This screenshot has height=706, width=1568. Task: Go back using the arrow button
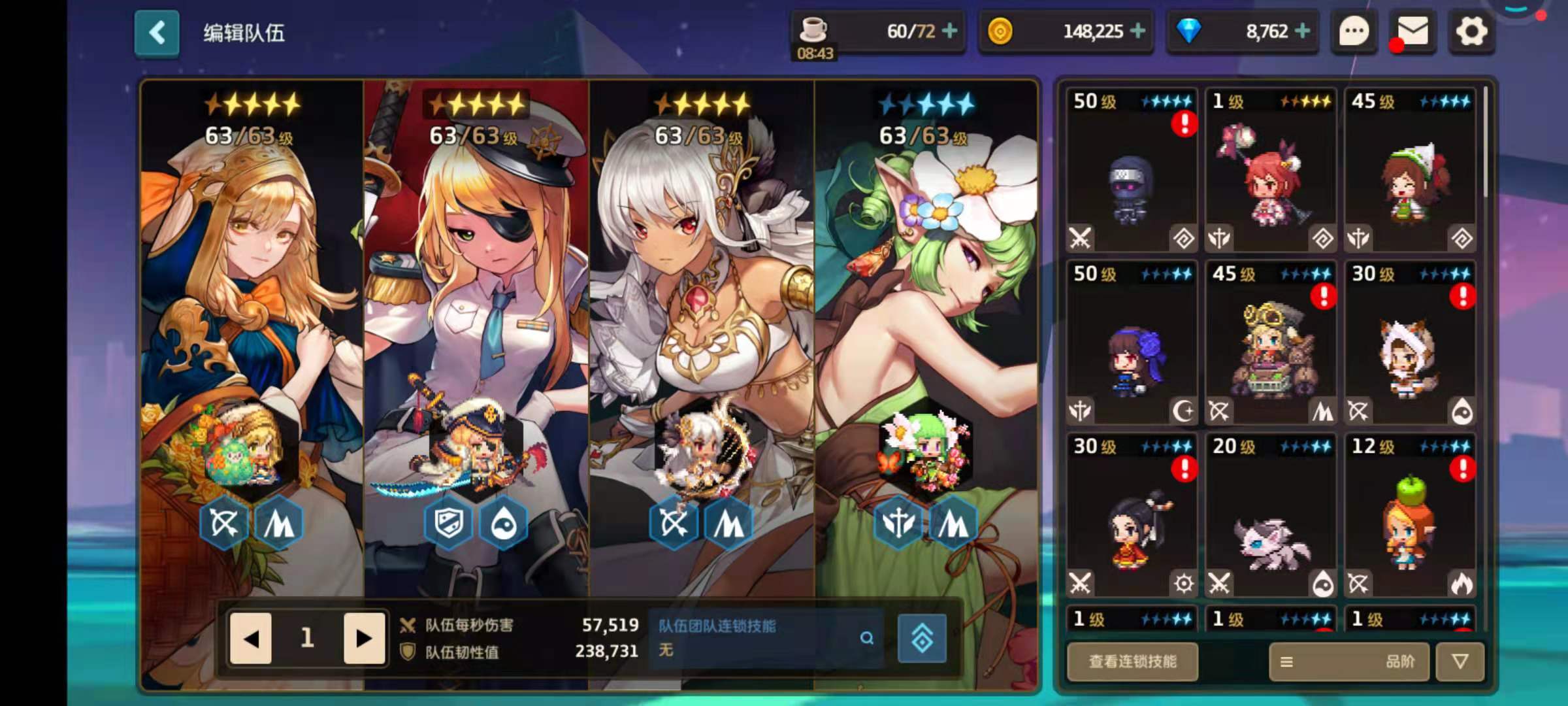(157, 33)
